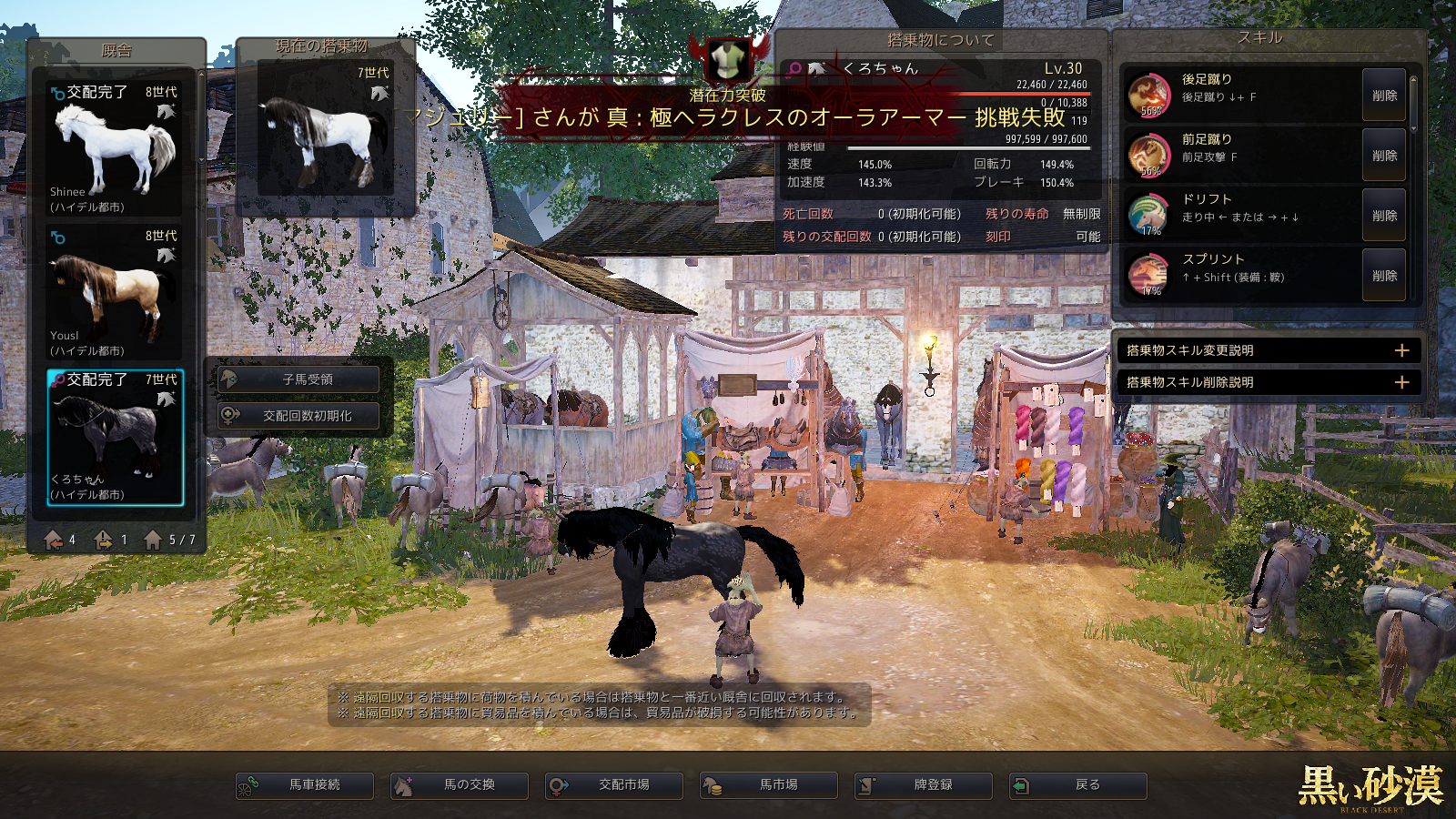This screenshot has height=819, width=1456.
Task: Click the 後足蹴り skill icon
Action: 1148,95
